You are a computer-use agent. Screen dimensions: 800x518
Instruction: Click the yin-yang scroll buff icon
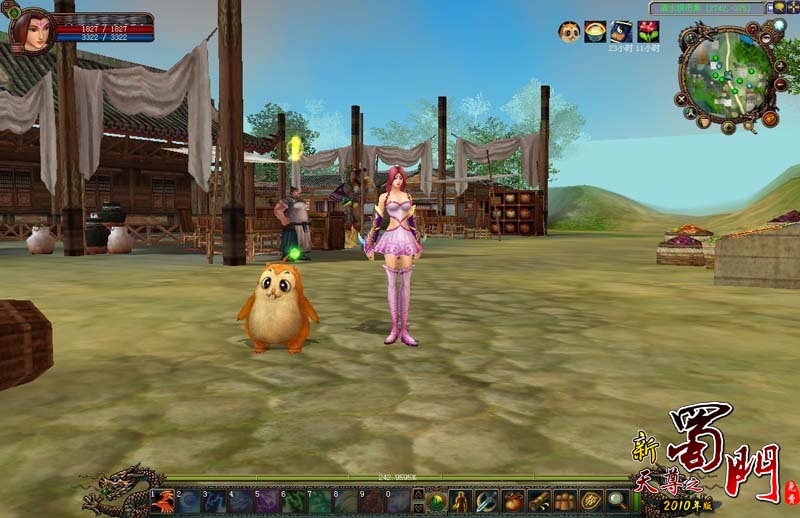[621, 32]
